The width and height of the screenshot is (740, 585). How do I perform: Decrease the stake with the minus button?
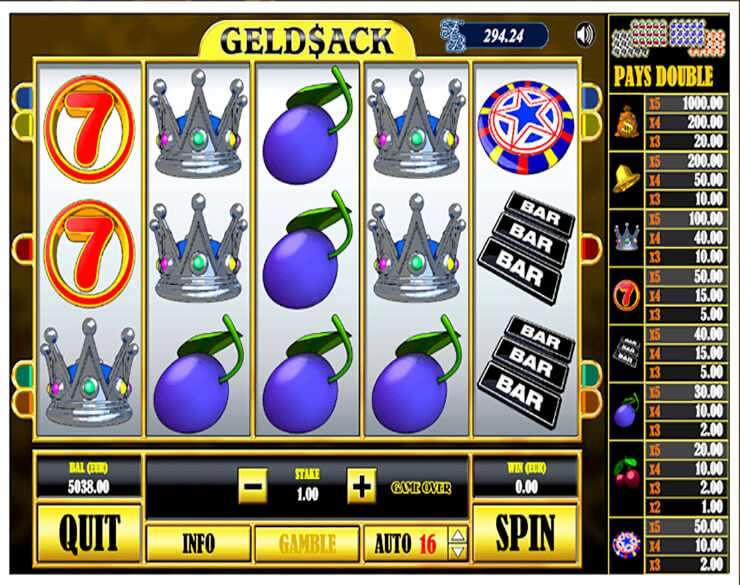pyautogui.click(x=253, y=488)
